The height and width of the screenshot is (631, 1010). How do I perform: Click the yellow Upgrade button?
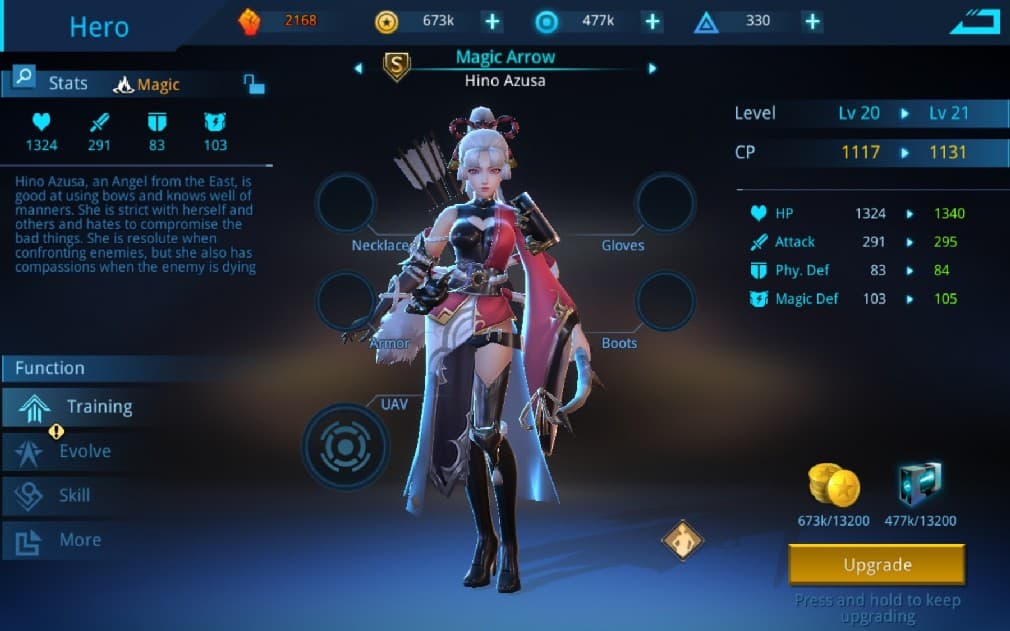coord(877,565)
